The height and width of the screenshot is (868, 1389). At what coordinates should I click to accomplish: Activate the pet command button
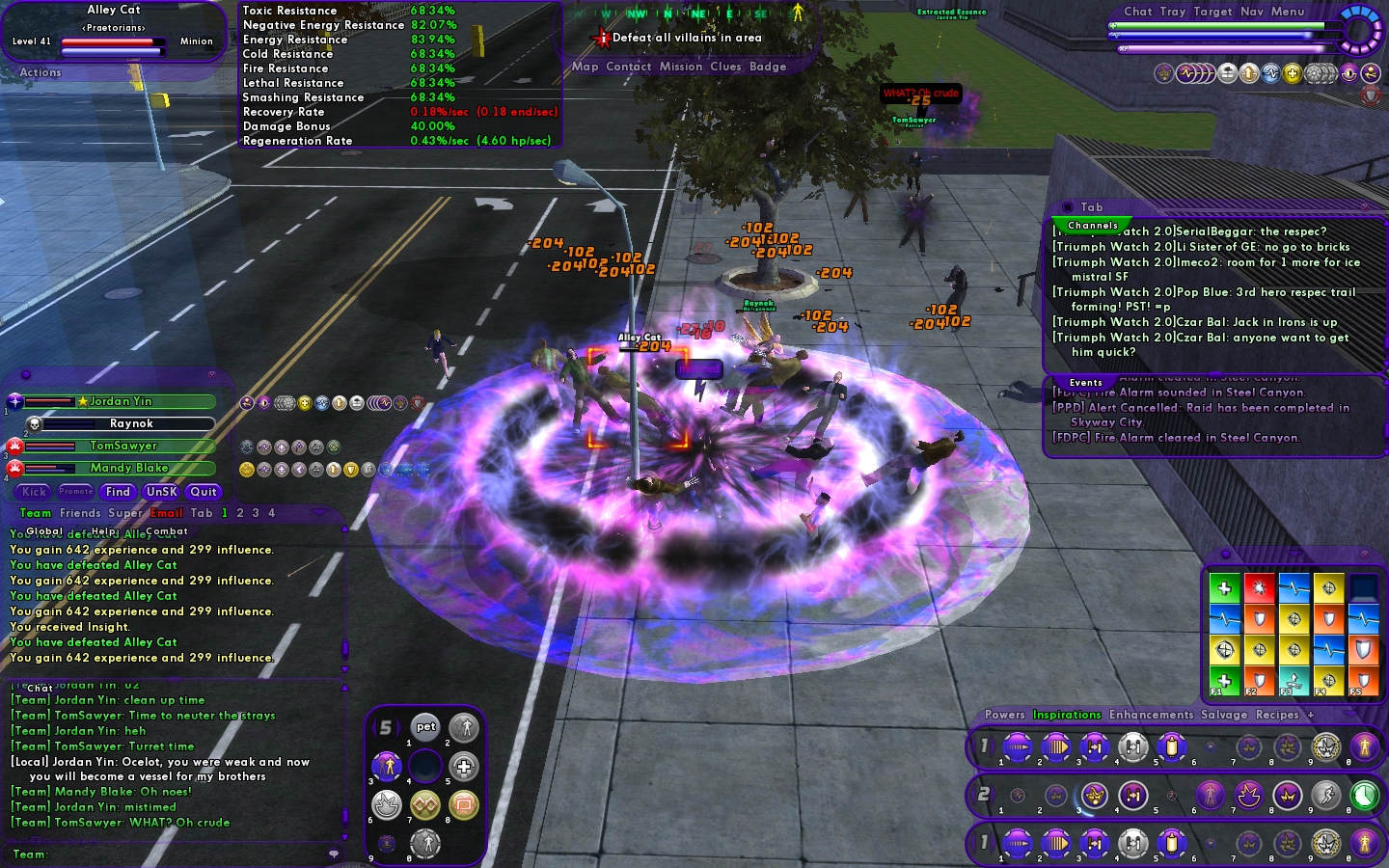(x=425, y=727)
